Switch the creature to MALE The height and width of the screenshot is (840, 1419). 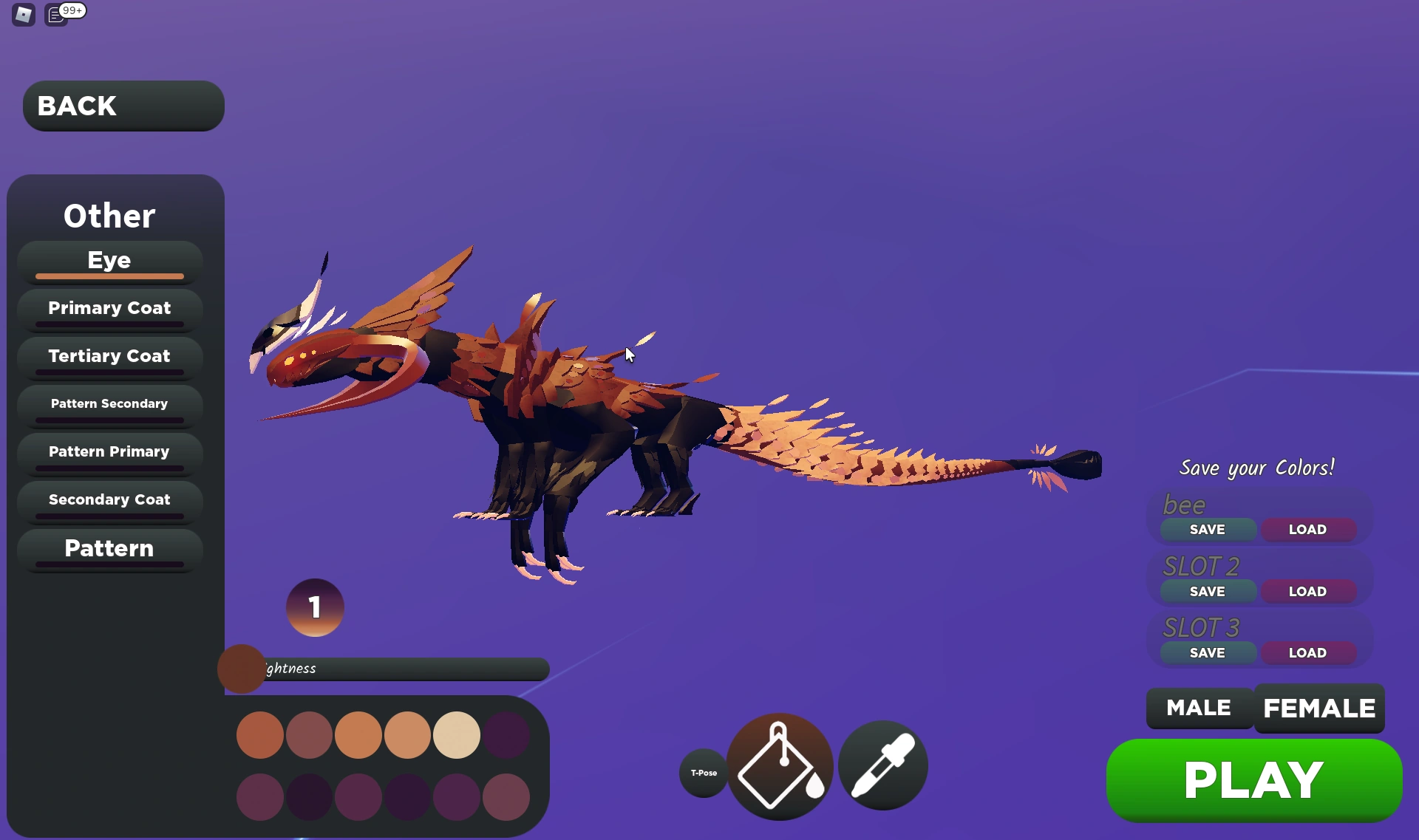[x=1198, y=708]
